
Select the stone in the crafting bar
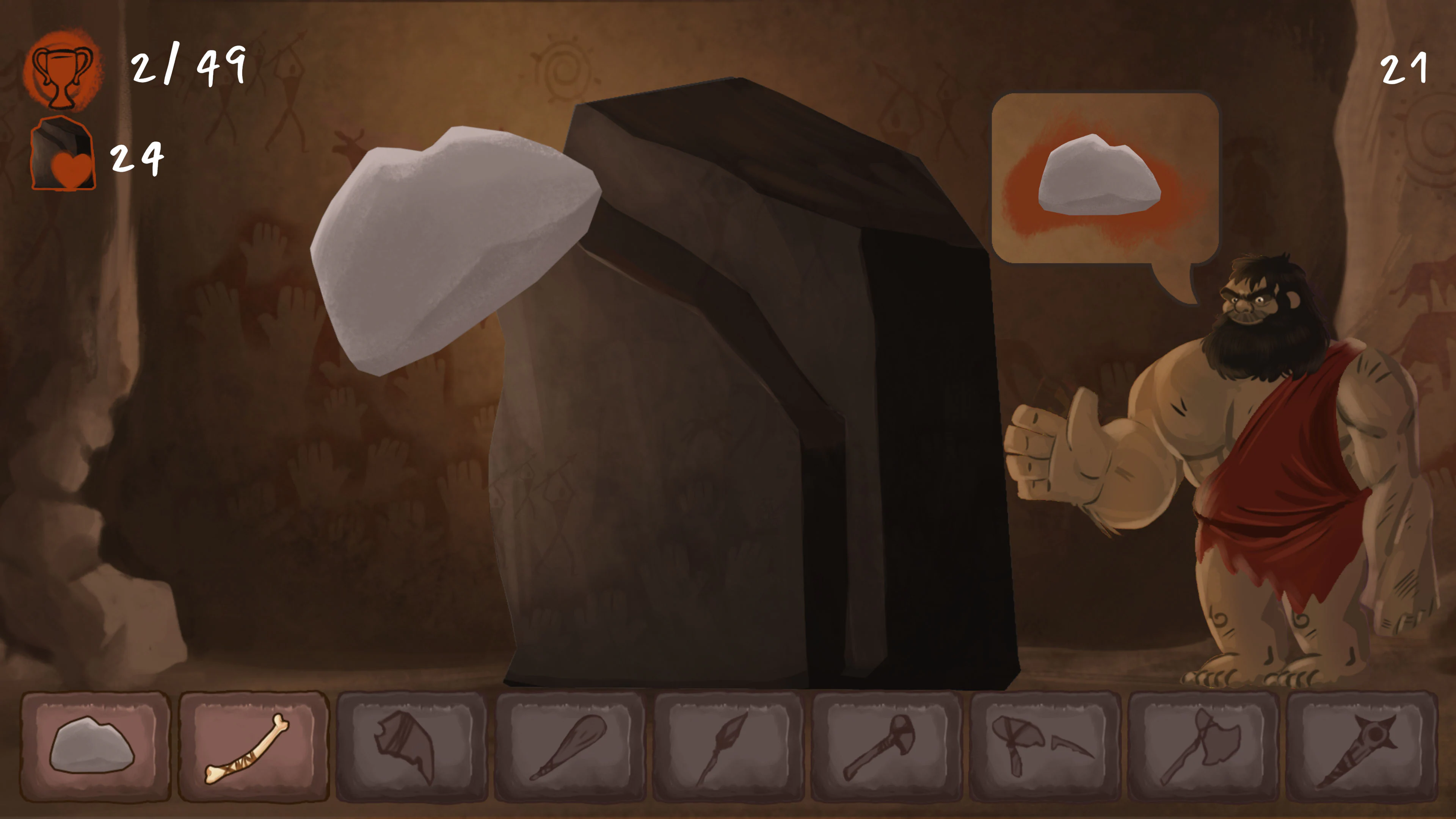[91, 752]
